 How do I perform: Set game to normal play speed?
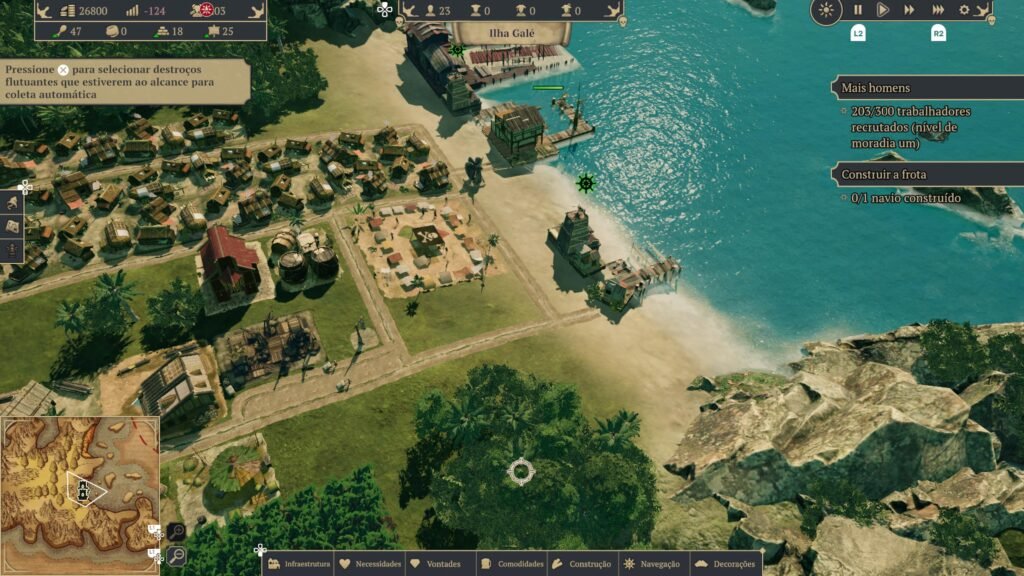883,10
